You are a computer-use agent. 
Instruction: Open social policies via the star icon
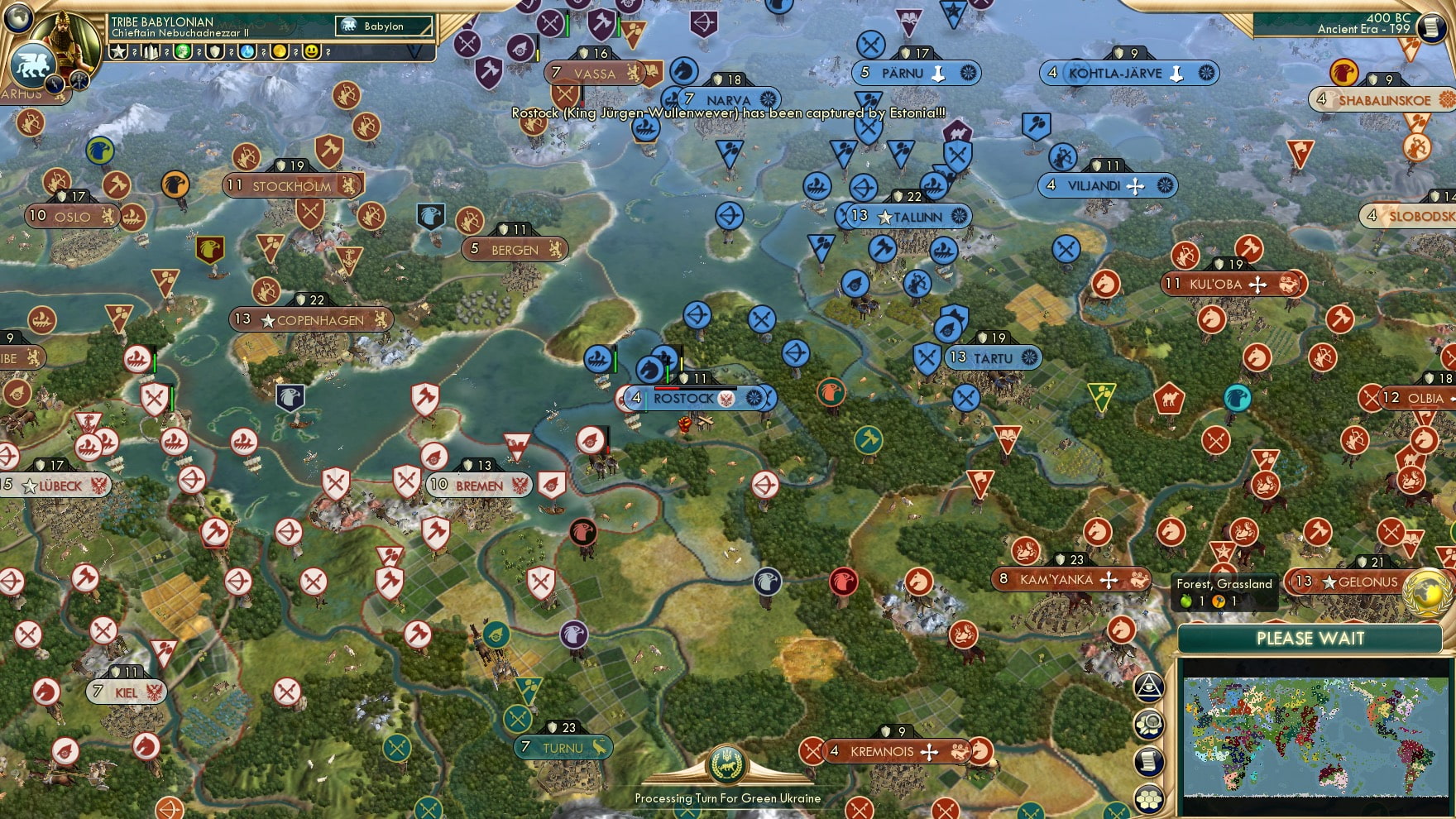[x=119, y=52]
